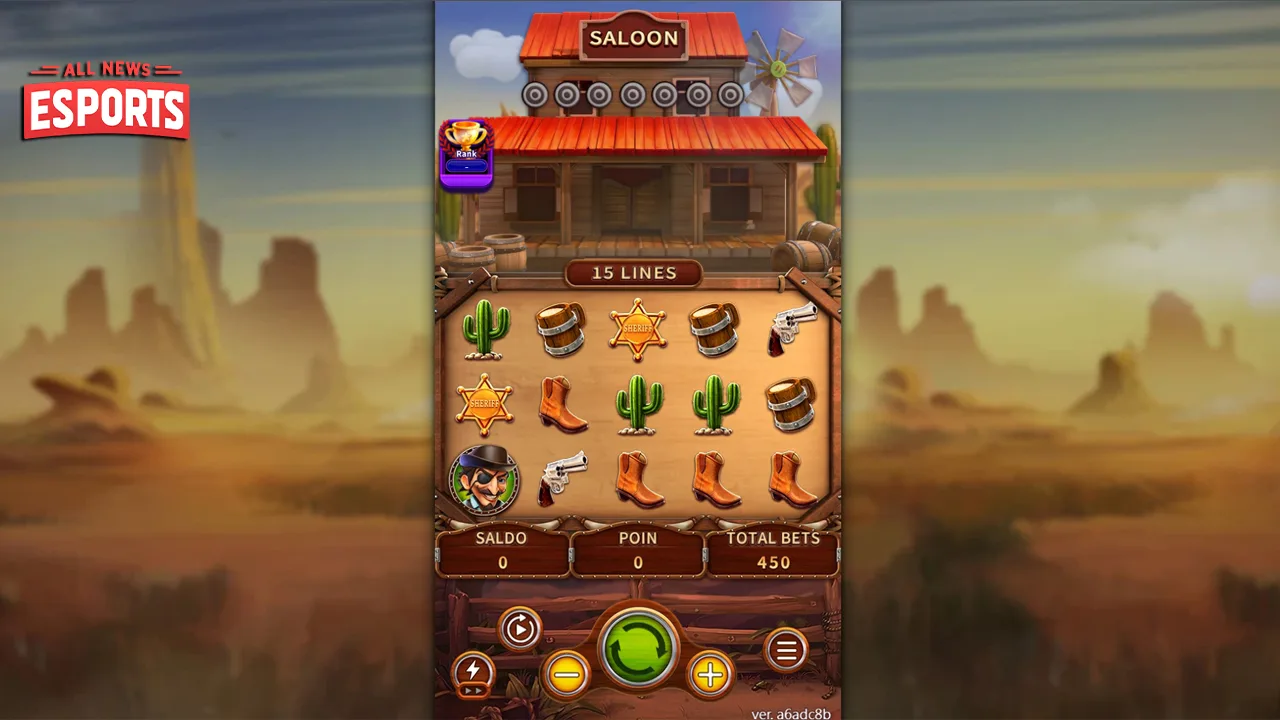Toggle the auto-spin button
This screenshot has height=720, width=1280.
pyautogui.click(x=519, y=629)
